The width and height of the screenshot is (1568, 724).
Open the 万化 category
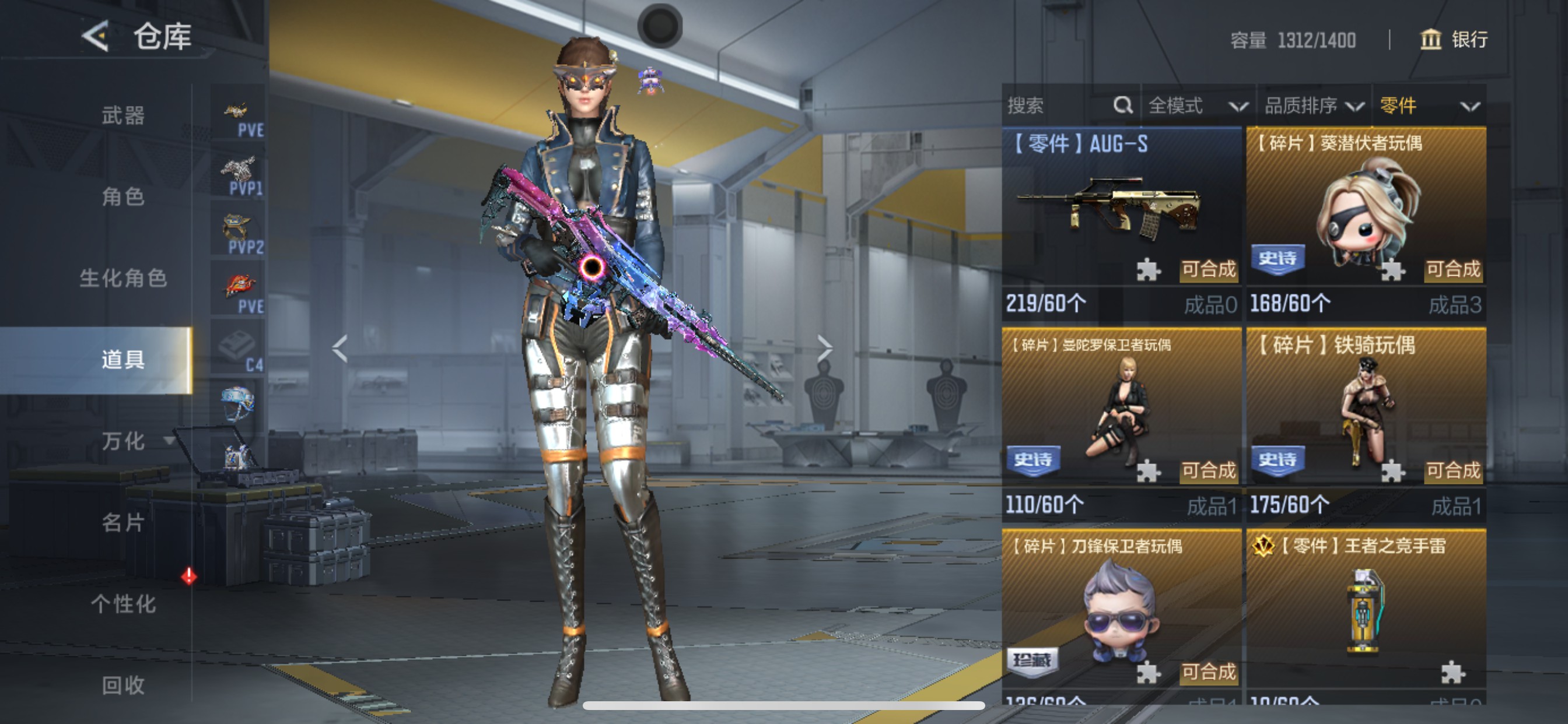coord(123,441)
